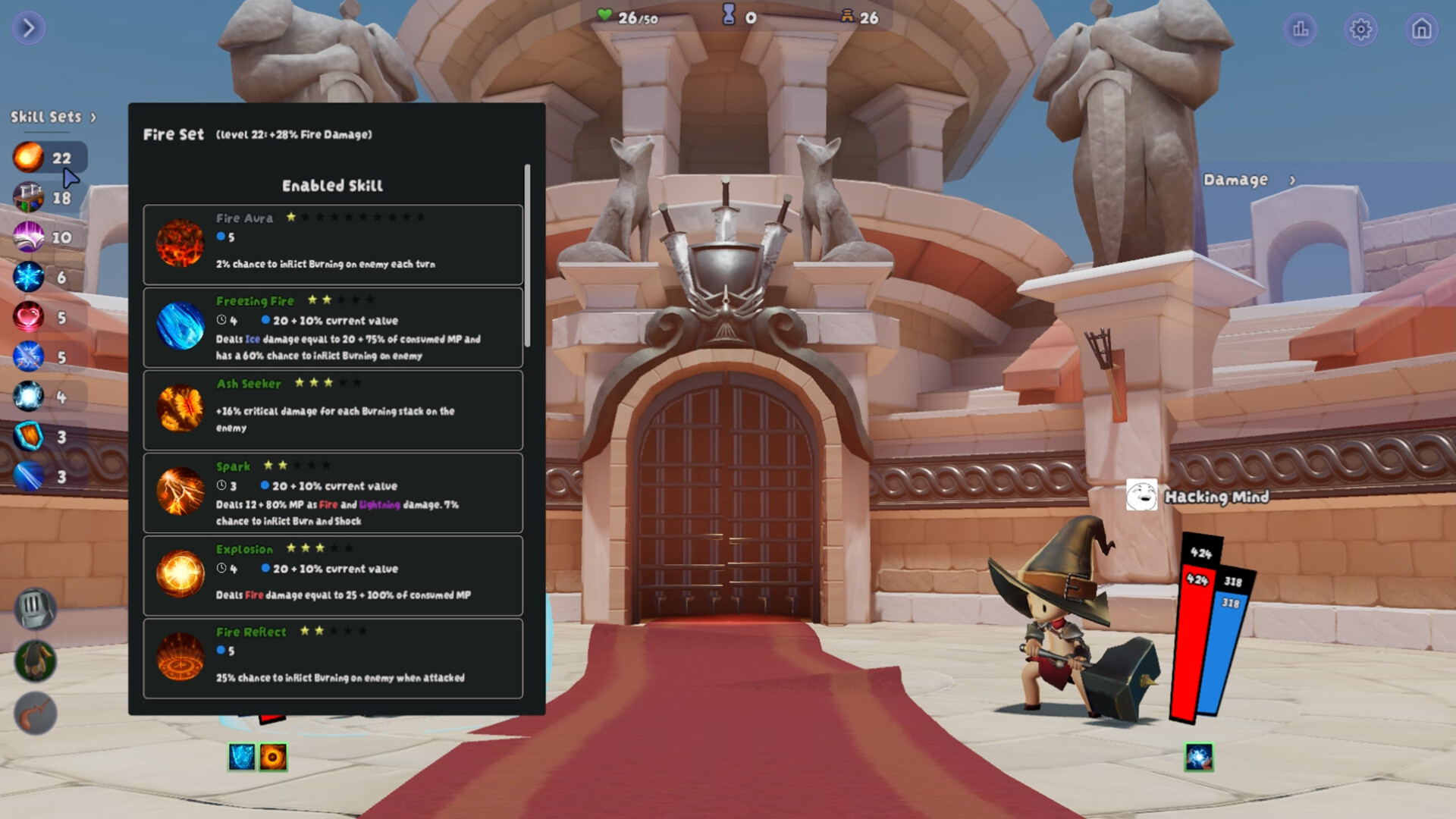The height and width of the screenshot is (819, 1456).
Task: Click the Freezing Fire skill entry
Action: coord(332,328)
